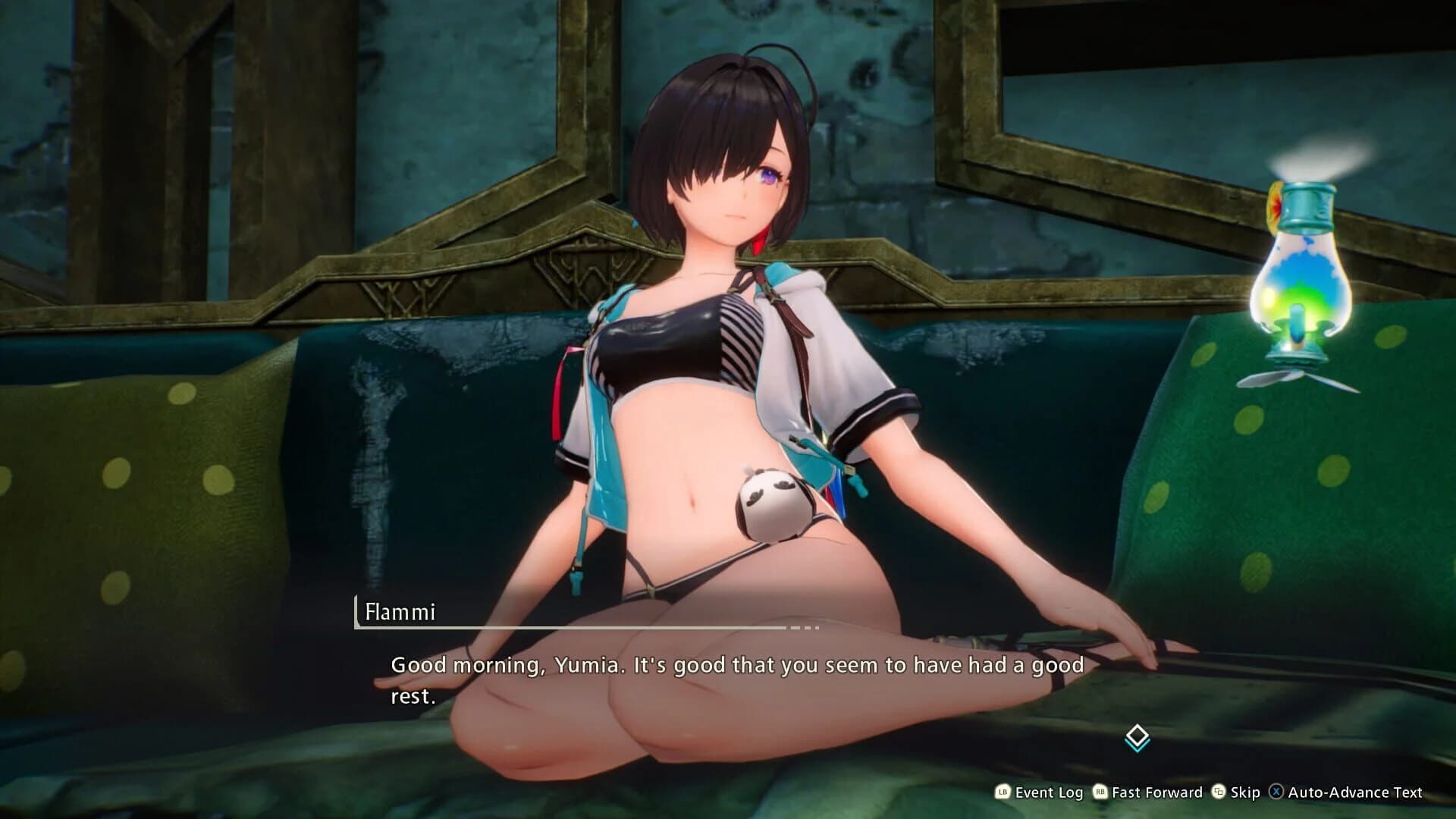Click the Fast Forward text label

click(1156, 792)
